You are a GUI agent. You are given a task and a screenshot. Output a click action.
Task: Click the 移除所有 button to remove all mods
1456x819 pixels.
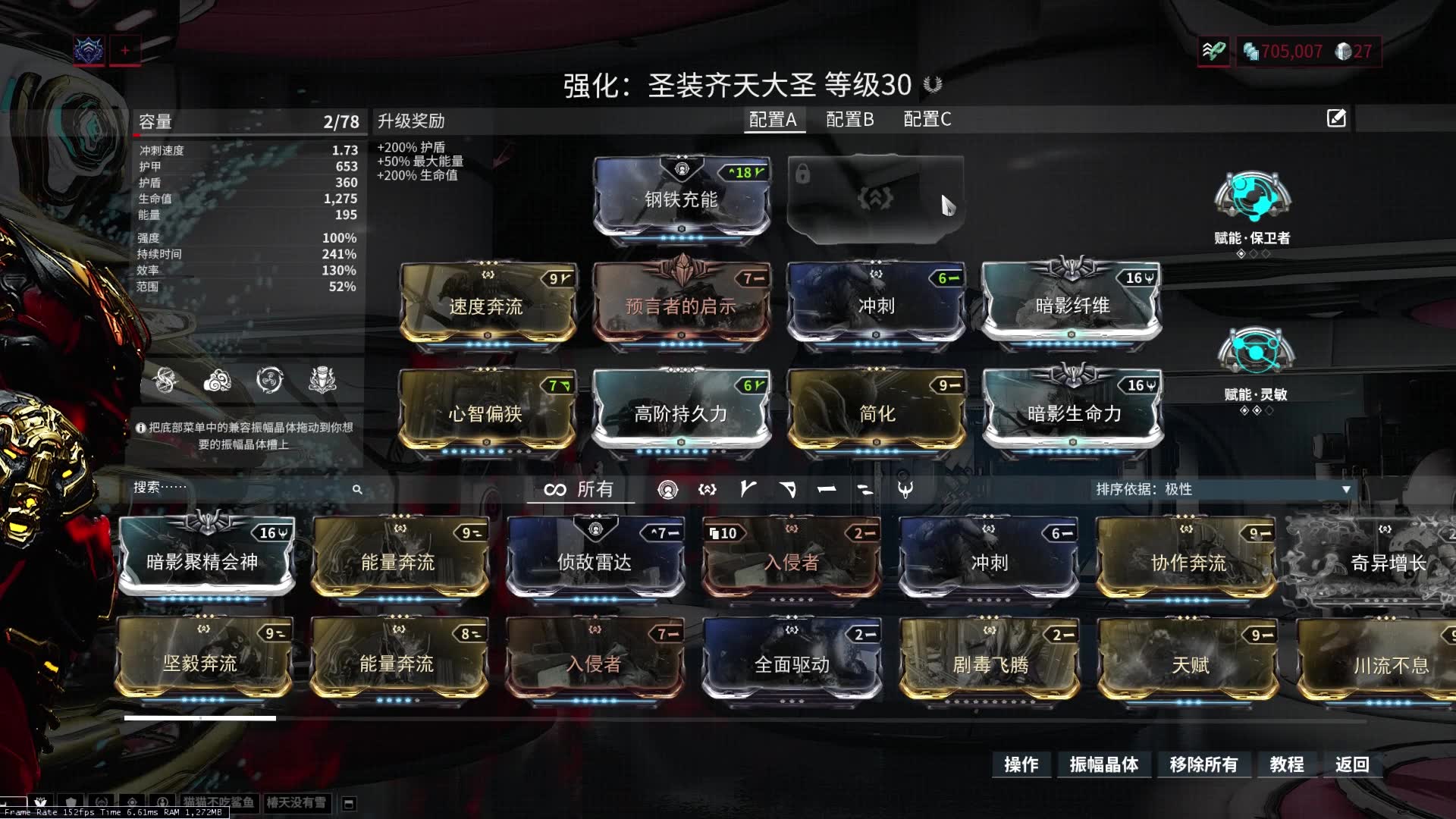[x=1206, y=765]
